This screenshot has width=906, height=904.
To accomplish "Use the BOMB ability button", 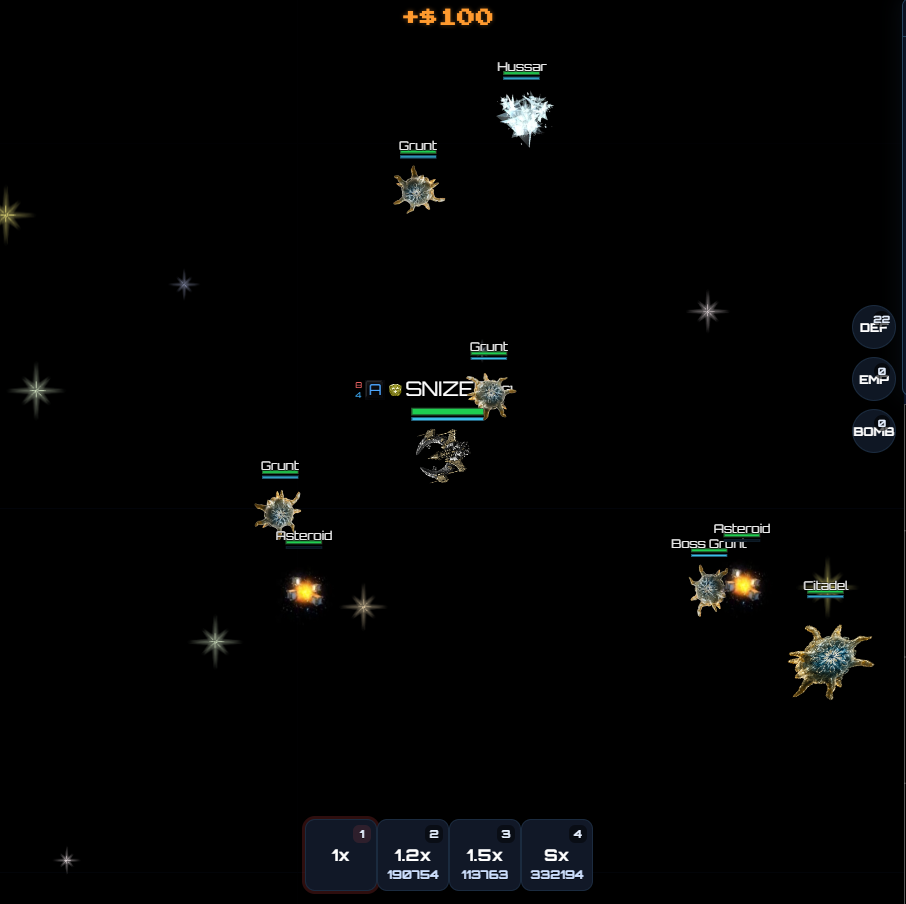I will click(873, 431).
